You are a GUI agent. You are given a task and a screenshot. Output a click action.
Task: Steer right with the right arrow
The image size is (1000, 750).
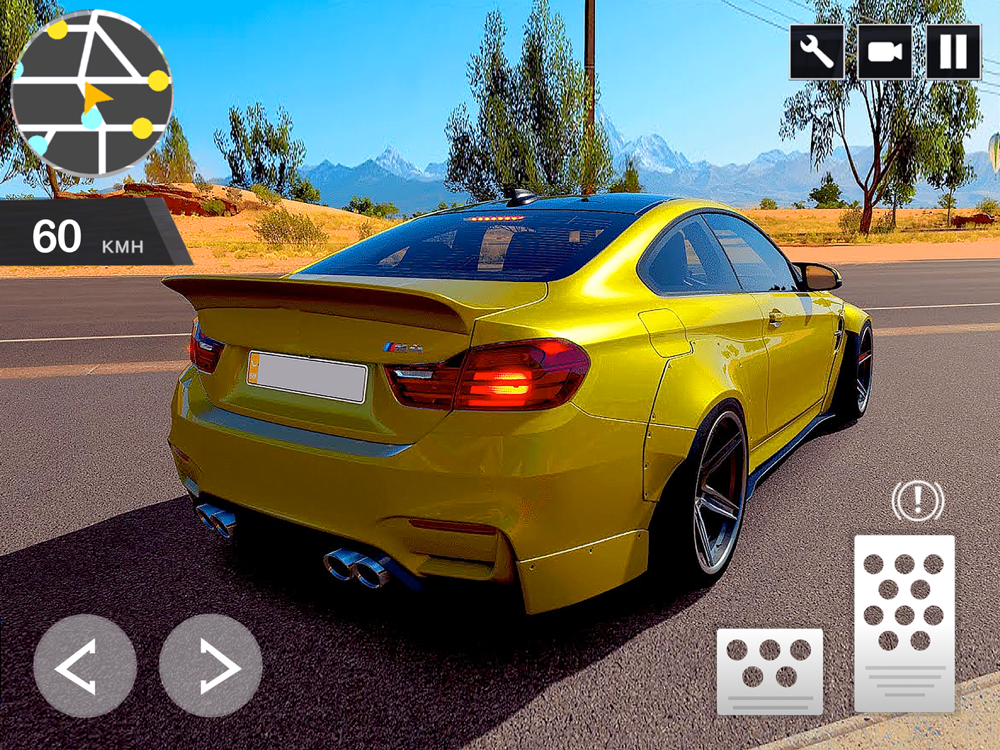pyautogui.click(x=211, y=666)
